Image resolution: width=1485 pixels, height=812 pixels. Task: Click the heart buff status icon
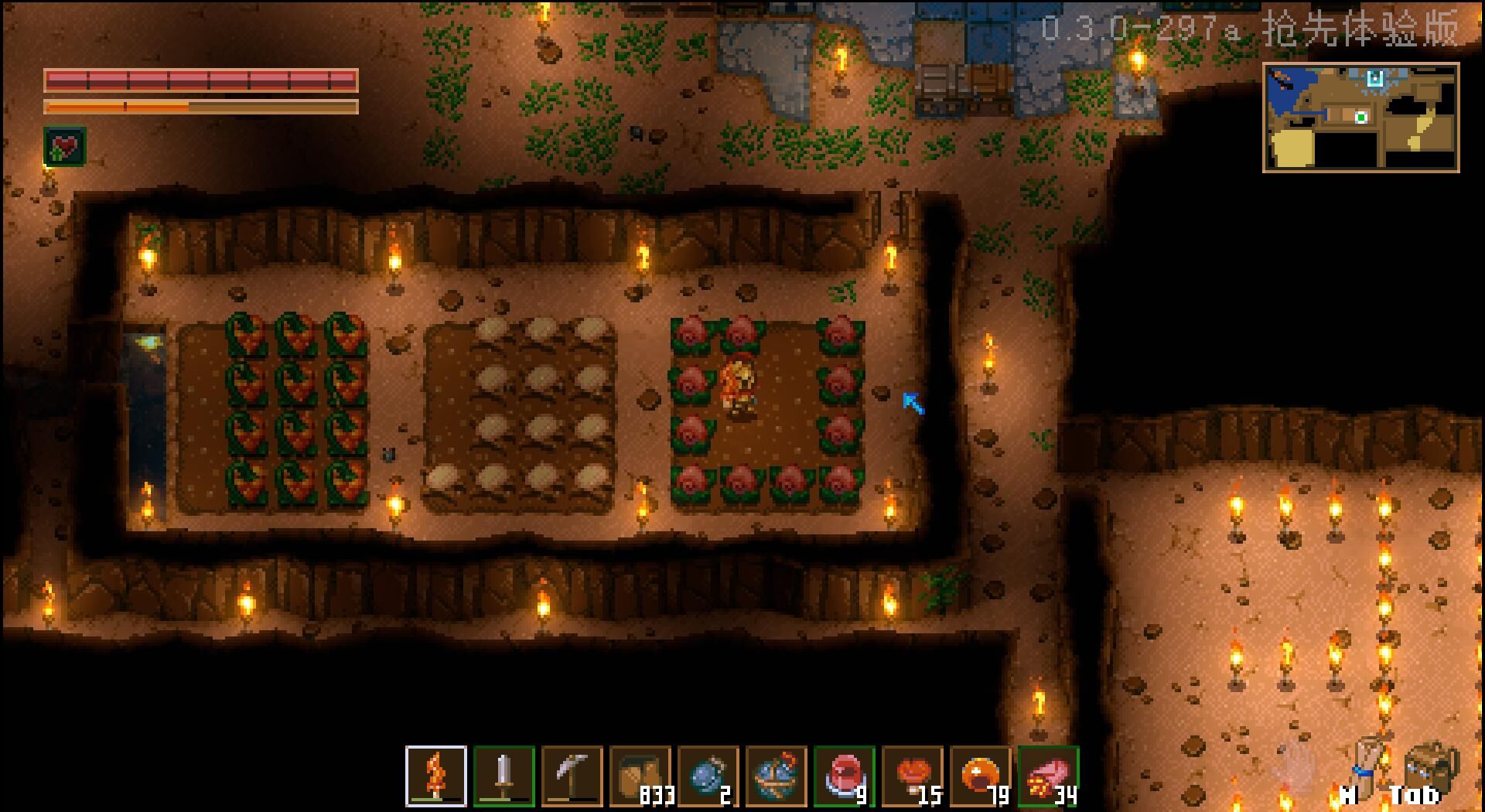pyautogui.click(x=65, y=146)
